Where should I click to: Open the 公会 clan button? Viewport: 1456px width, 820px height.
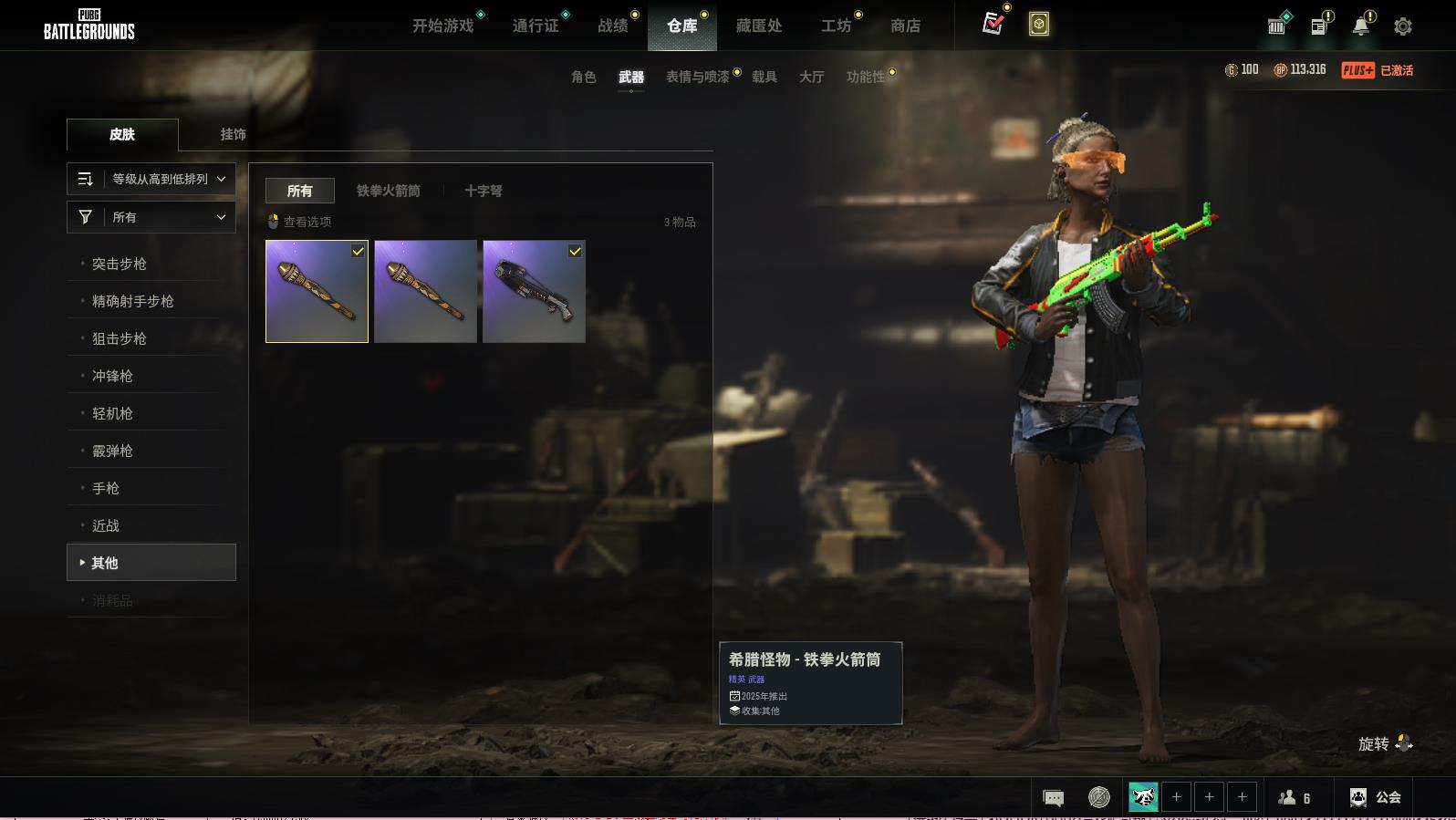point(1376,797)
